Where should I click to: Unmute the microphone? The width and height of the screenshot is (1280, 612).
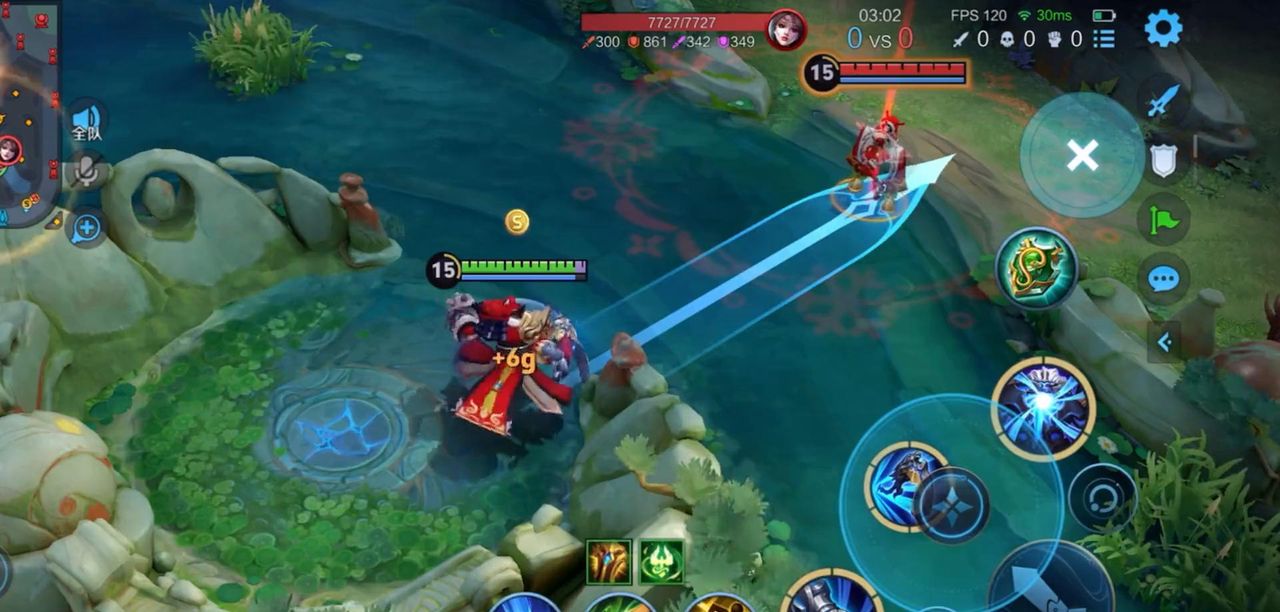(87, 171)
